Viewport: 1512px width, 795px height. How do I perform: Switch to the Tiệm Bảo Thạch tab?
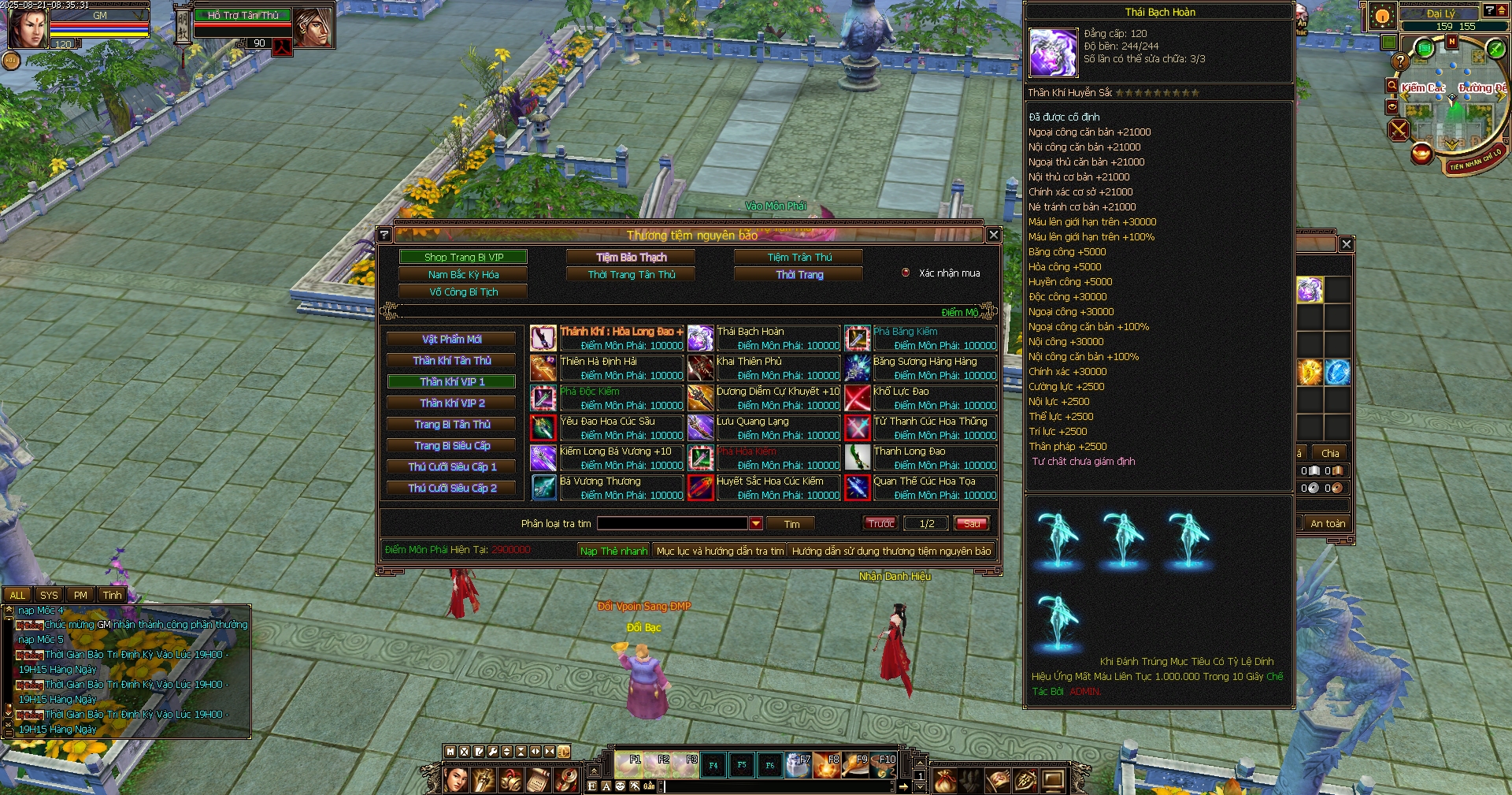pos(631,257)
